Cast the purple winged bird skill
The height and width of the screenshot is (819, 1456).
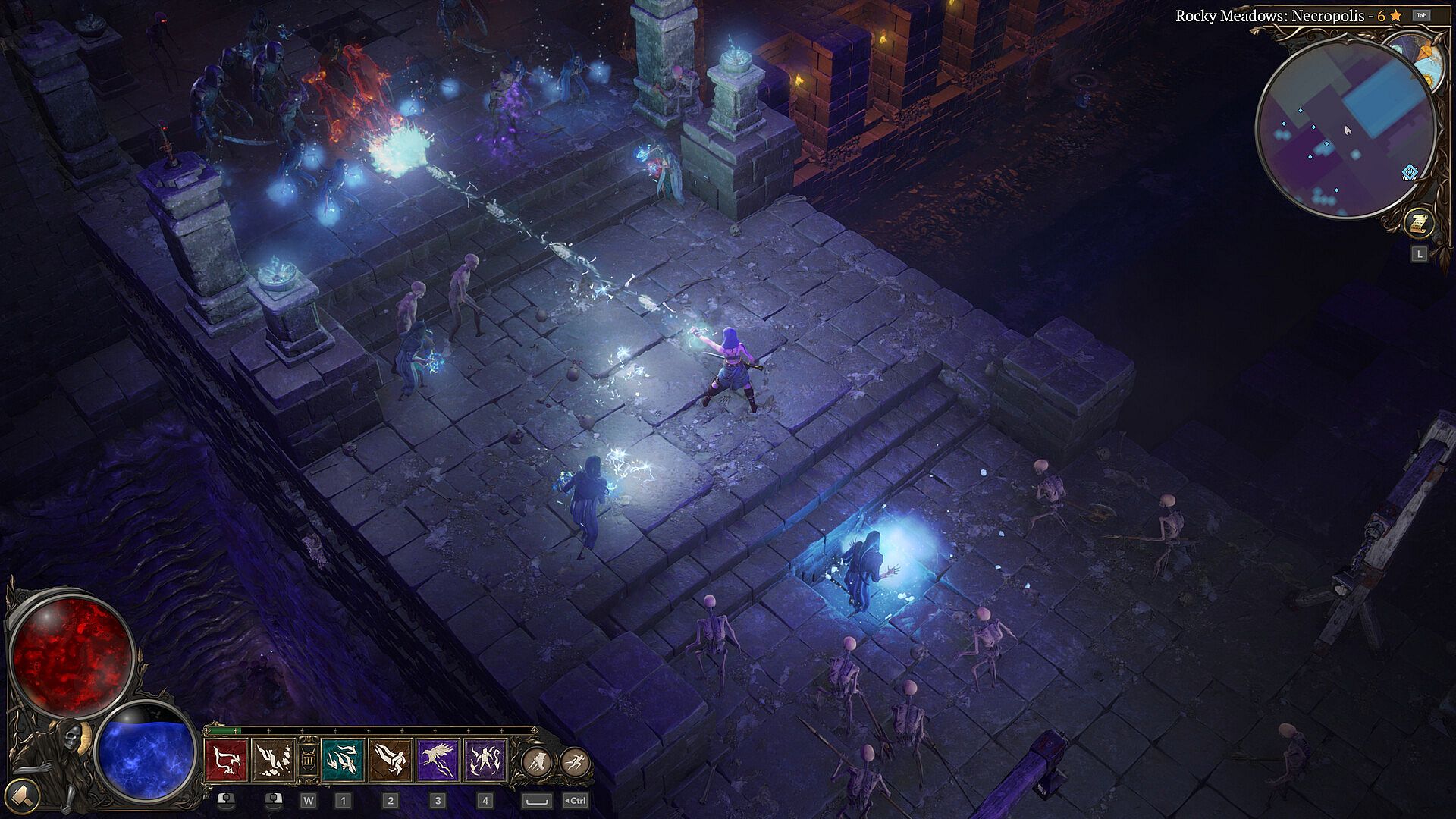pos(438,759)
